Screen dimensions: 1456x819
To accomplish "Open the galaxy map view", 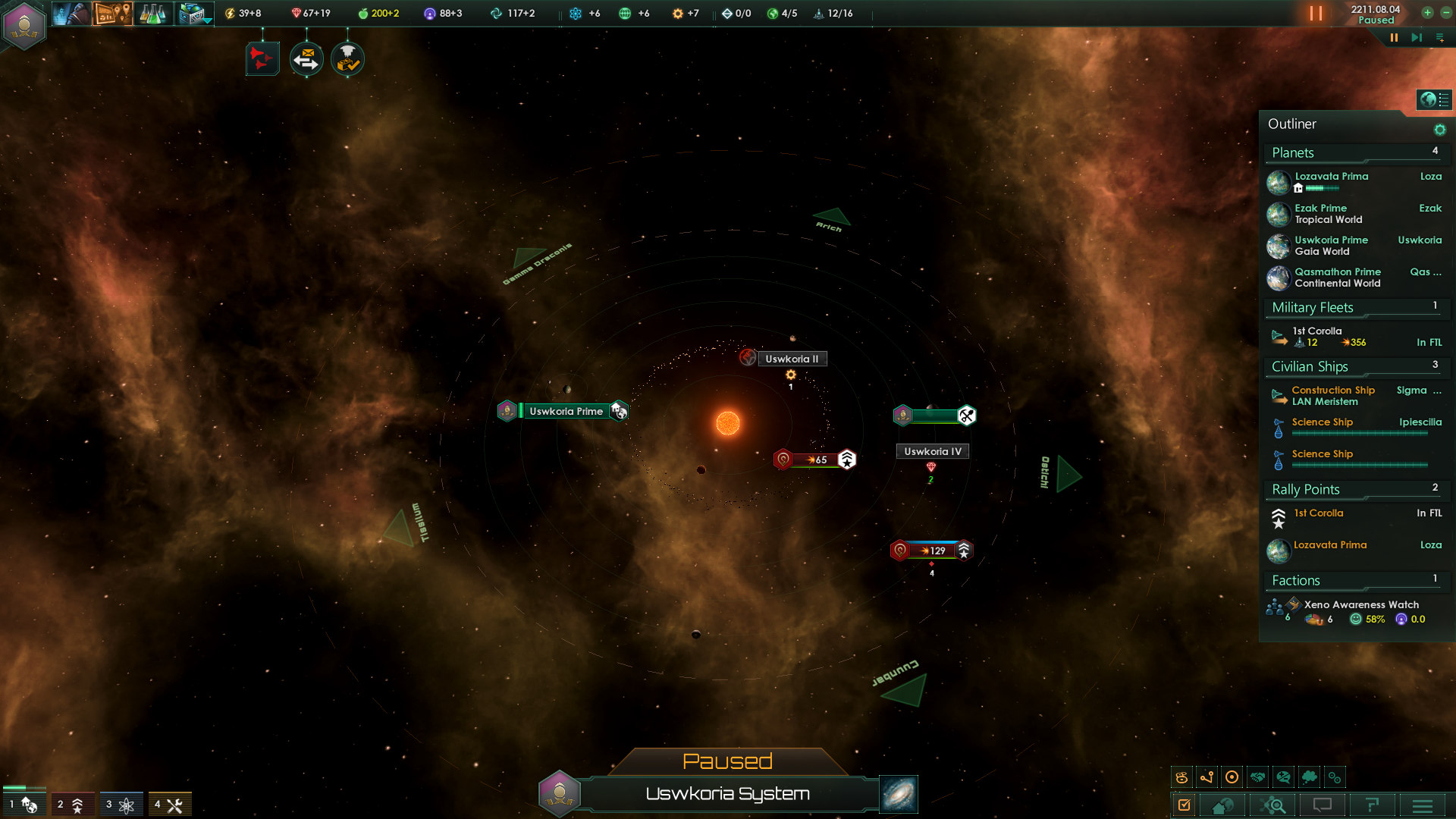I will click(899, 794).
